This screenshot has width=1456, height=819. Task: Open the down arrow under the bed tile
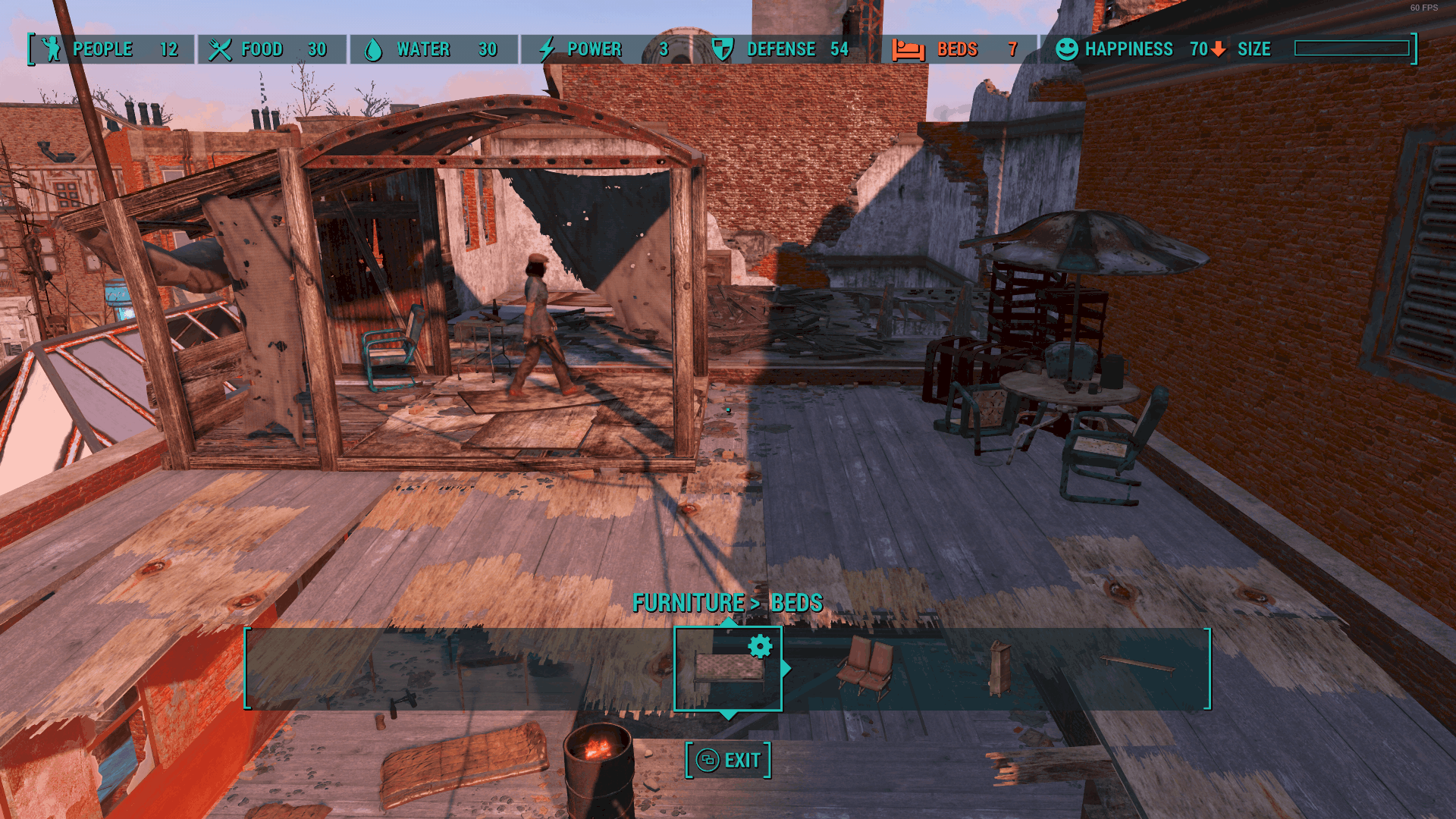click(x=728, y=715)
